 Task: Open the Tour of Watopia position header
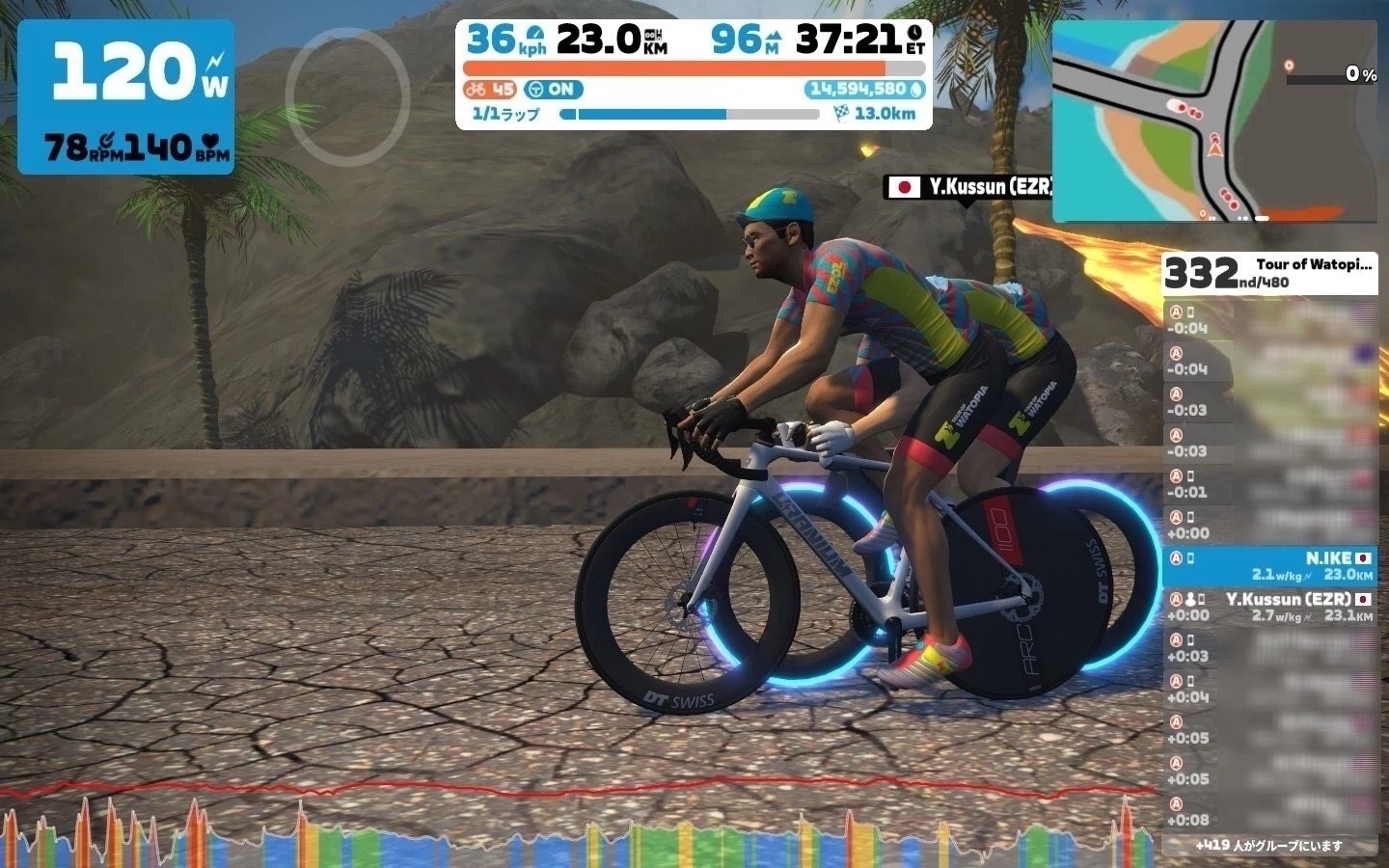click(1269, 273)
